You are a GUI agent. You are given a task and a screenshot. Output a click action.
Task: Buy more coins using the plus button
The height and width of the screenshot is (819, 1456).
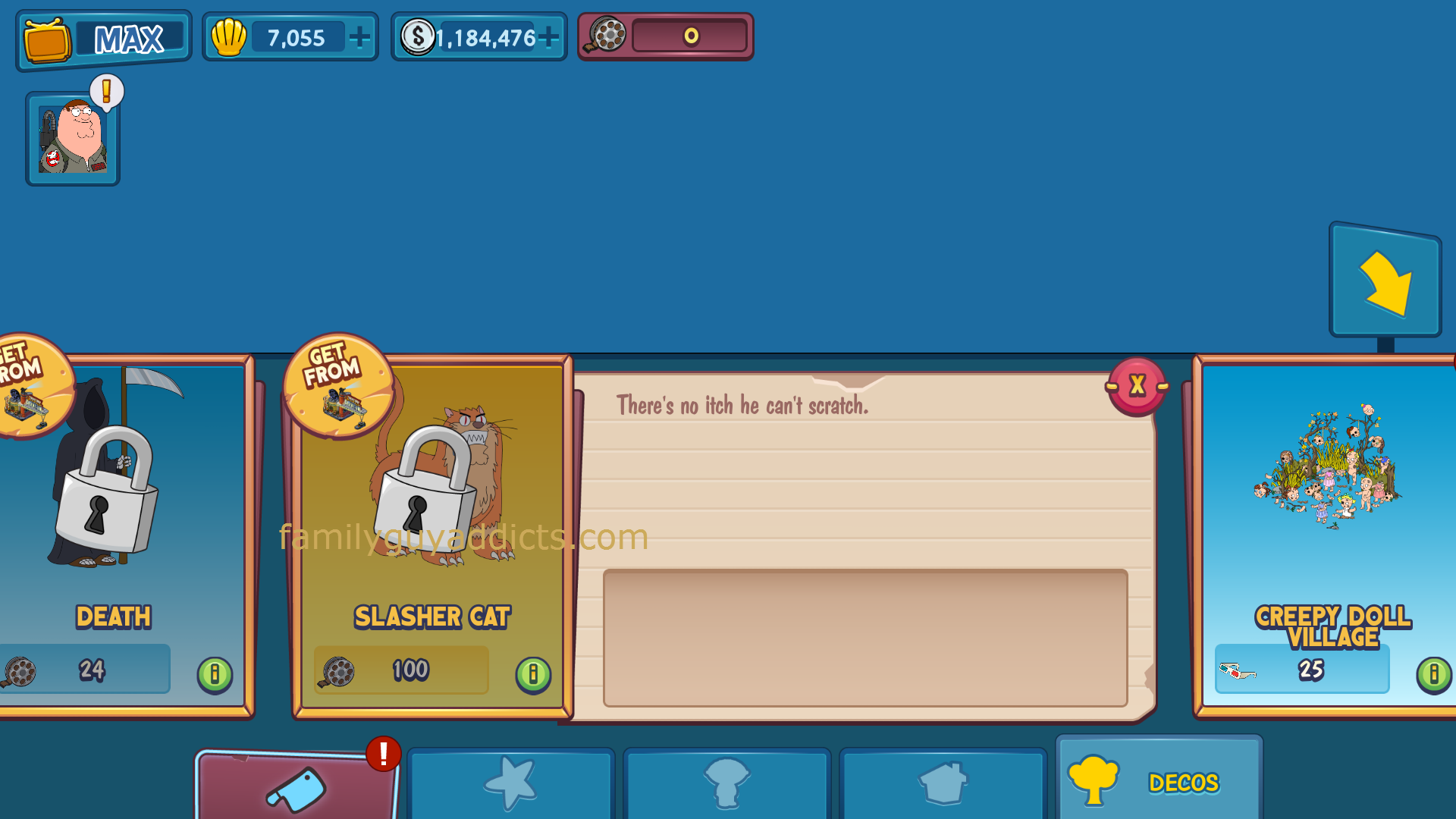(548, 37)
